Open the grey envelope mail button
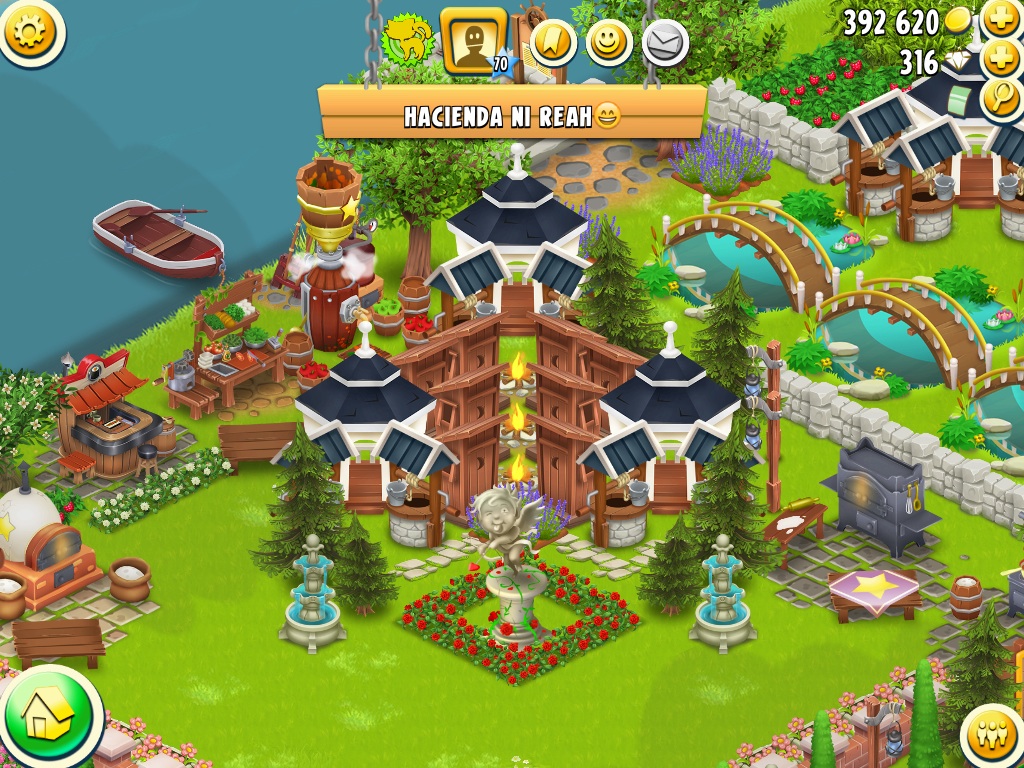The image size is (1024, 768). [x=664, y=43]
